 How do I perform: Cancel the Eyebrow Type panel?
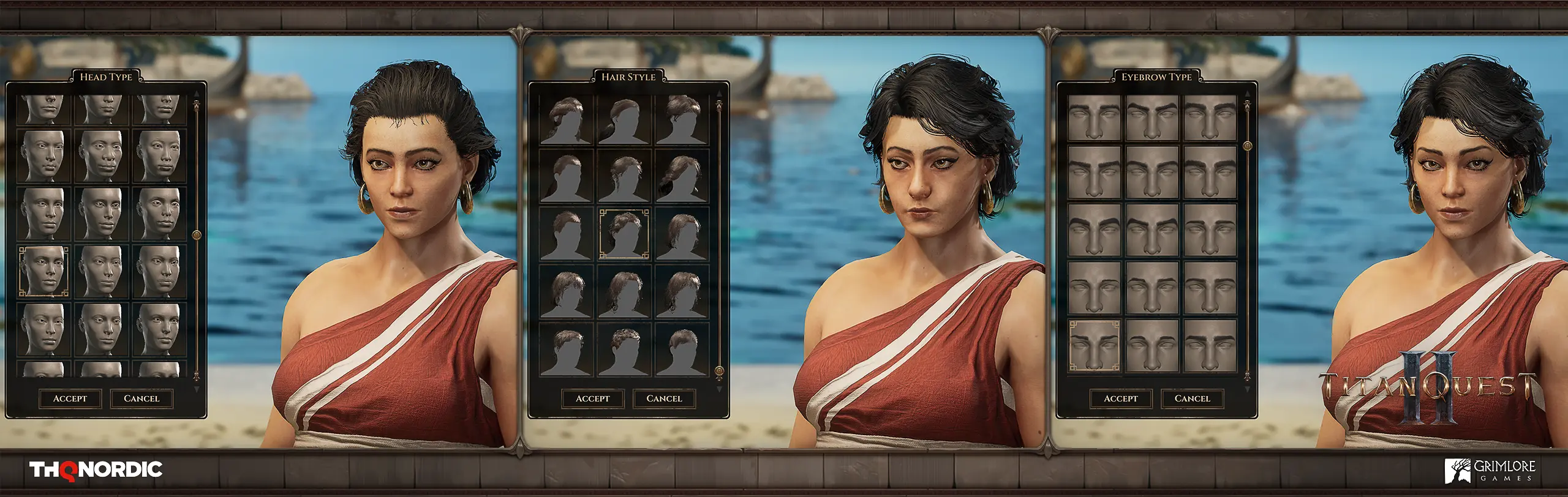(x=1192, y=398)
